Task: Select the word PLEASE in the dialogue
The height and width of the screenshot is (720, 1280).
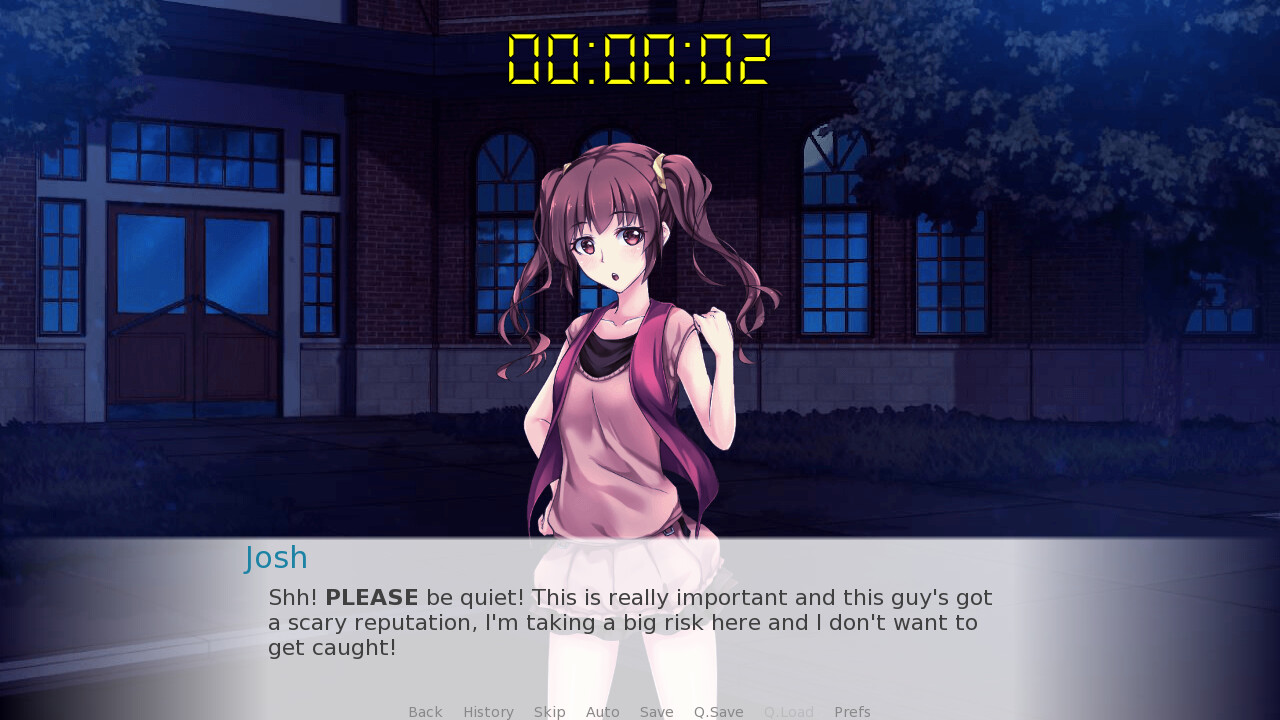Action: (x=371, y=597)
